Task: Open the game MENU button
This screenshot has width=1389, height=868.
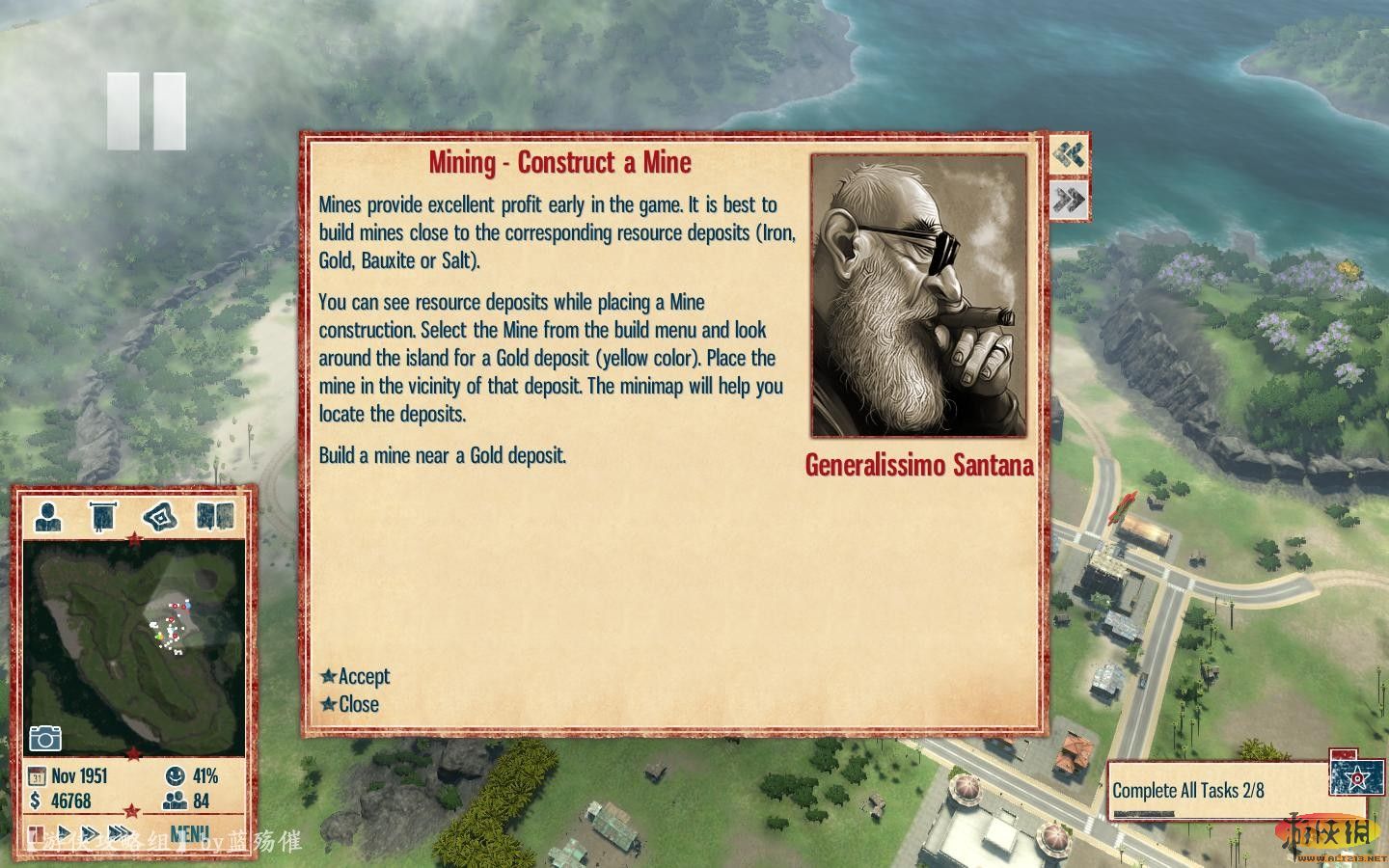Action: 189,833
